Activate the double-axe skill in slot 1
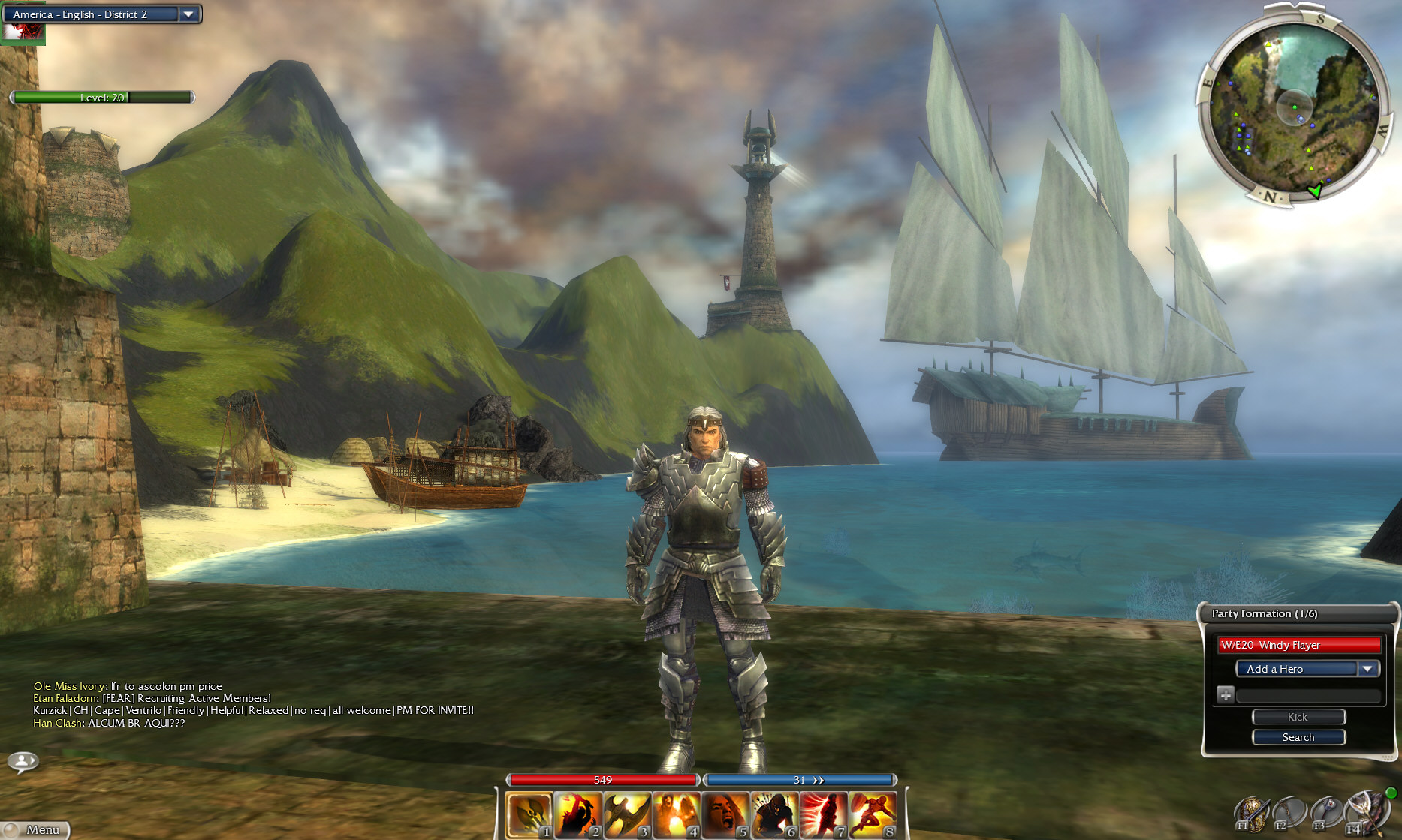The image size is (1402, 840). [x=529, y=814]
